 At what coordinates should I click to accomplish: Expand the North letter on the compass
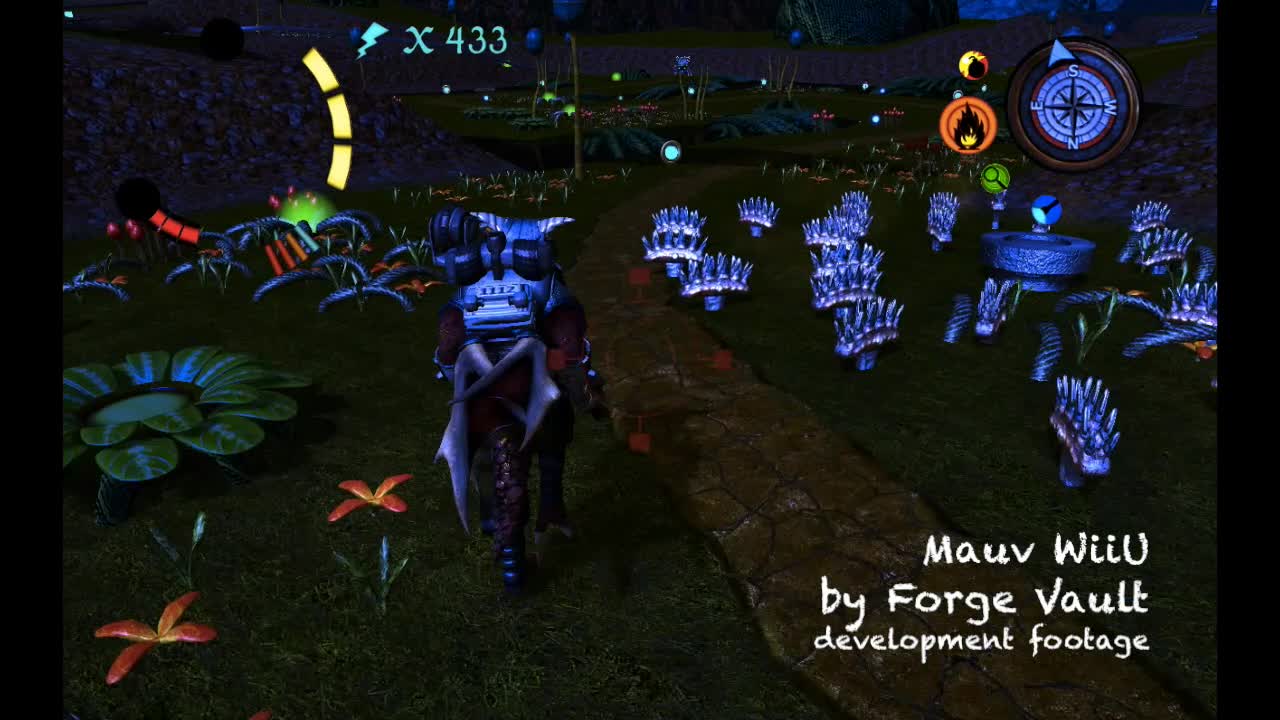pyautogui.click(x=1073, y=143)
